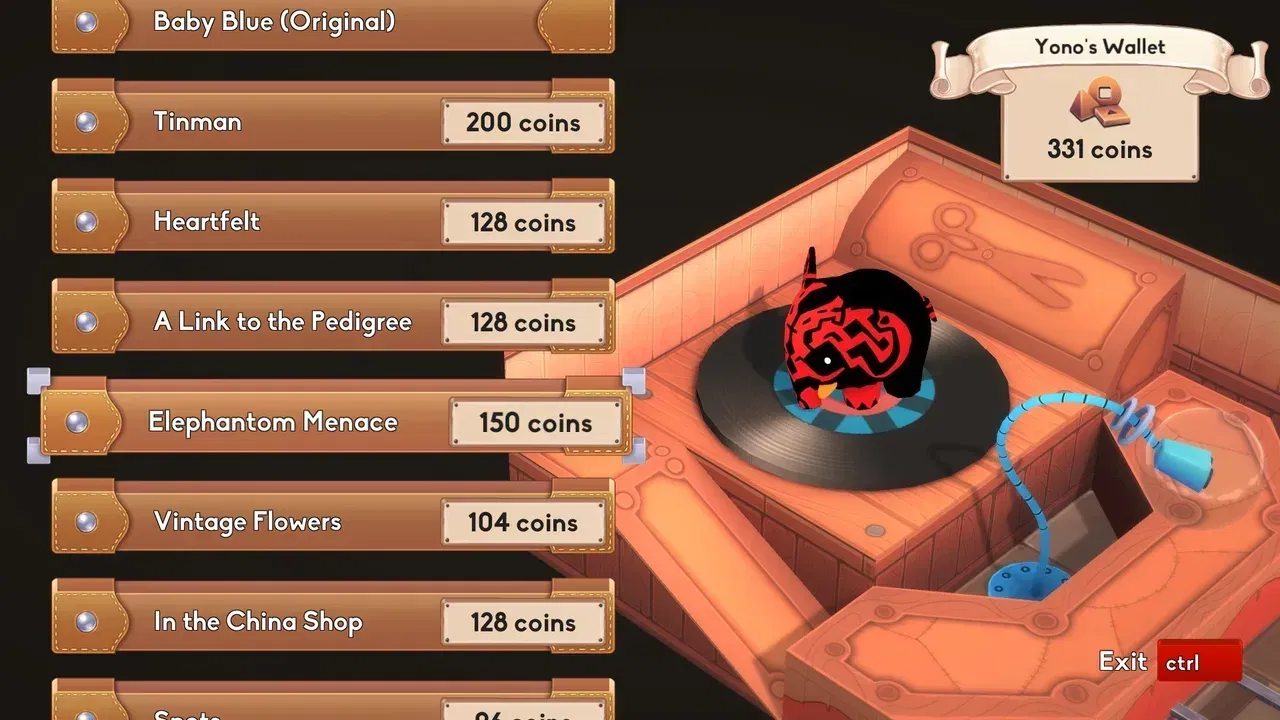
Task: Click Exit to leave the music shop
Action: (1122, 661)
